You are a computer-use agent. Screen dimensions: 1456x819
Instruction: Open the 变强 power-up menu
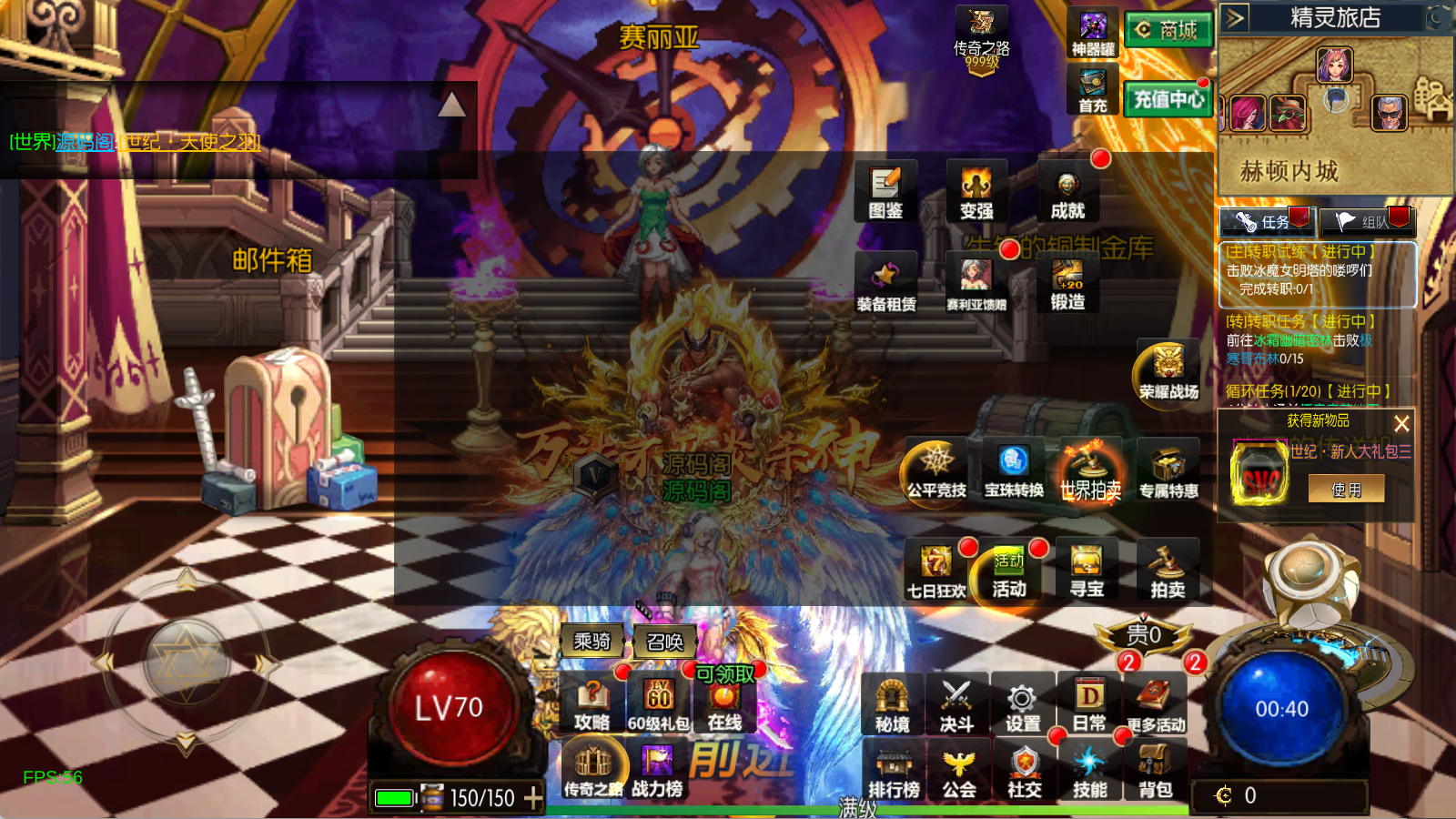point(976,193)
